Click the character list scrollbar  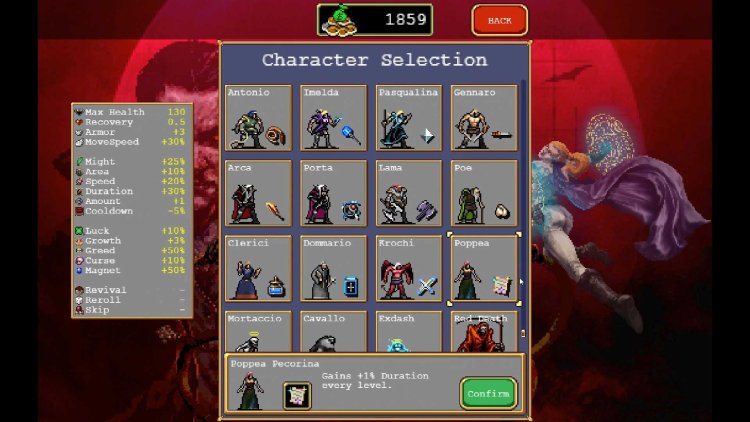(523, 200)
